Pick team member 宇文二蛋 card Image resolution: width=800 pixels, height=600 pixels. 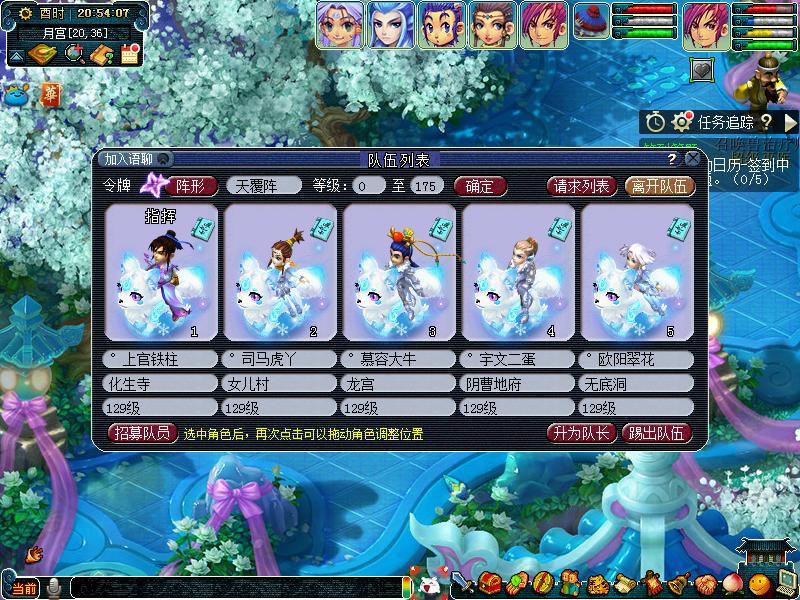(517, 272)
